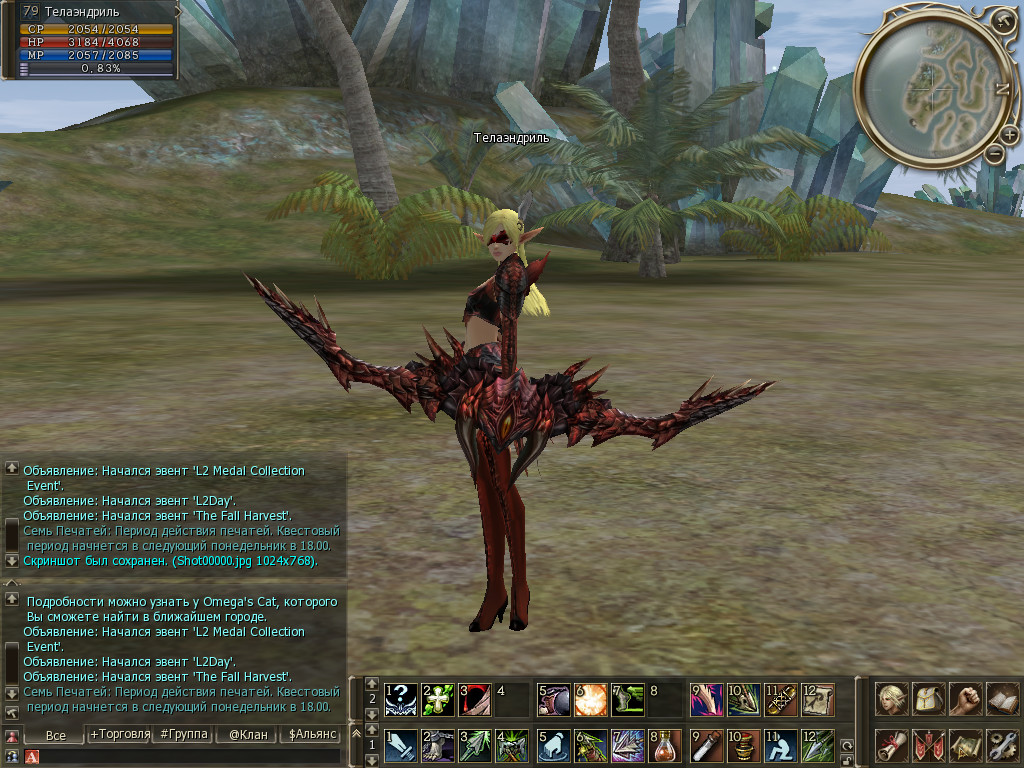This screenshot has width=1024, height=768.
Task: Use the orange fire burst skill
Action: click(590, 699)
